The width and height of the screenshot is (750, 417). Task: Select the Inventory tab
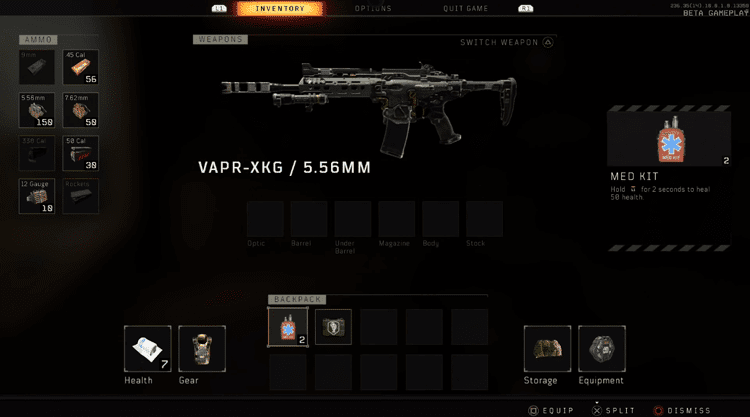[281, 9]
